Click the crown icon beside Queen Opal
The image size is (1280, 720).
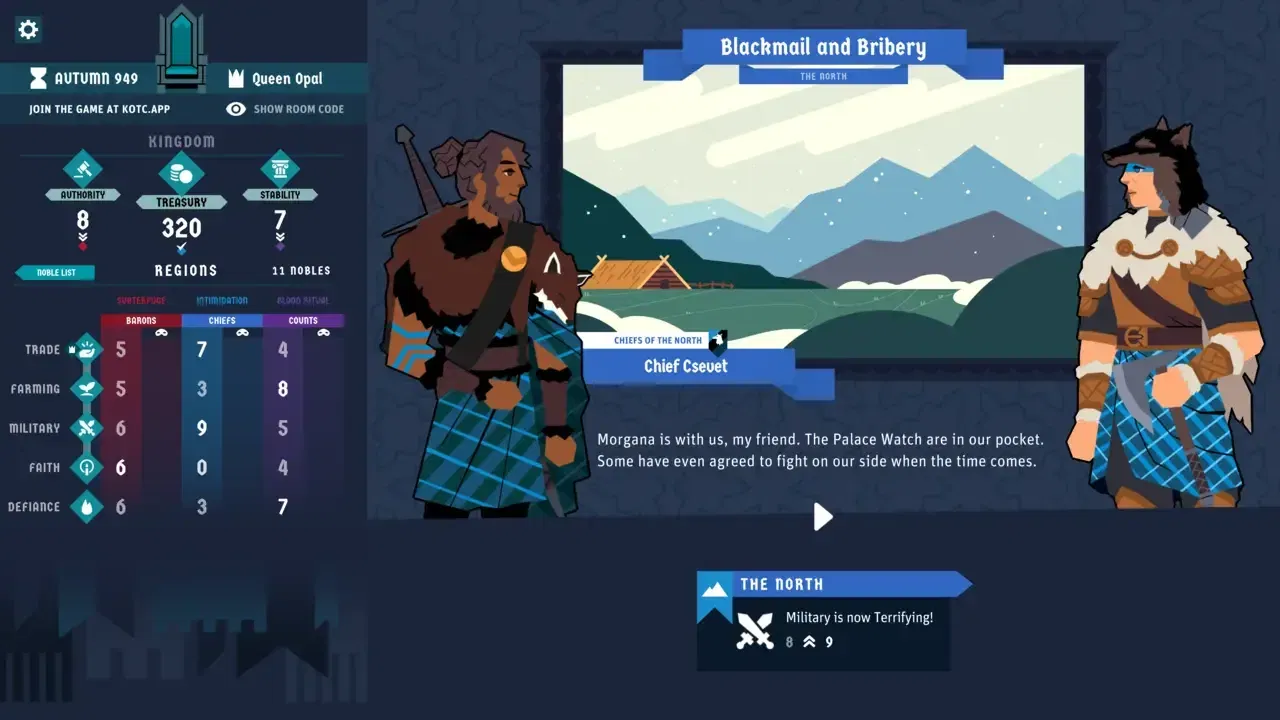click(x=236, y=78)
